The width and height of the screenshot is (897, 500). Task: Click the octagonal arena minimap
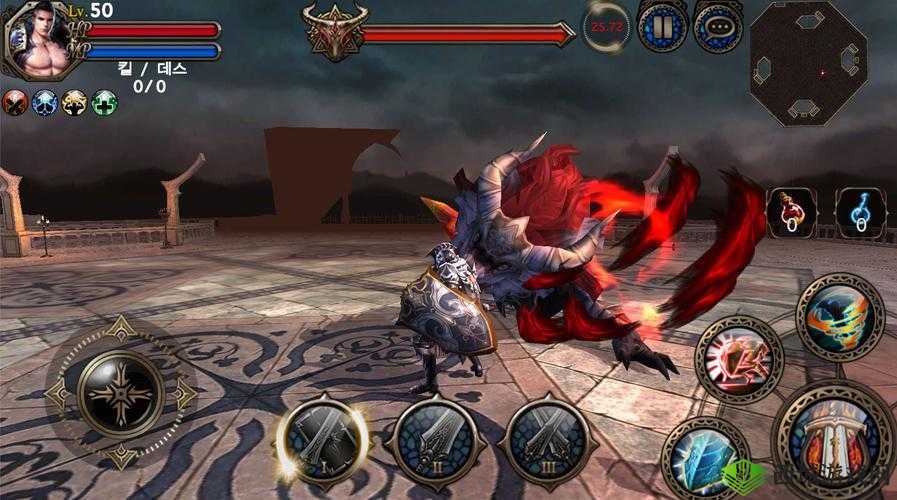click(808, 63)
